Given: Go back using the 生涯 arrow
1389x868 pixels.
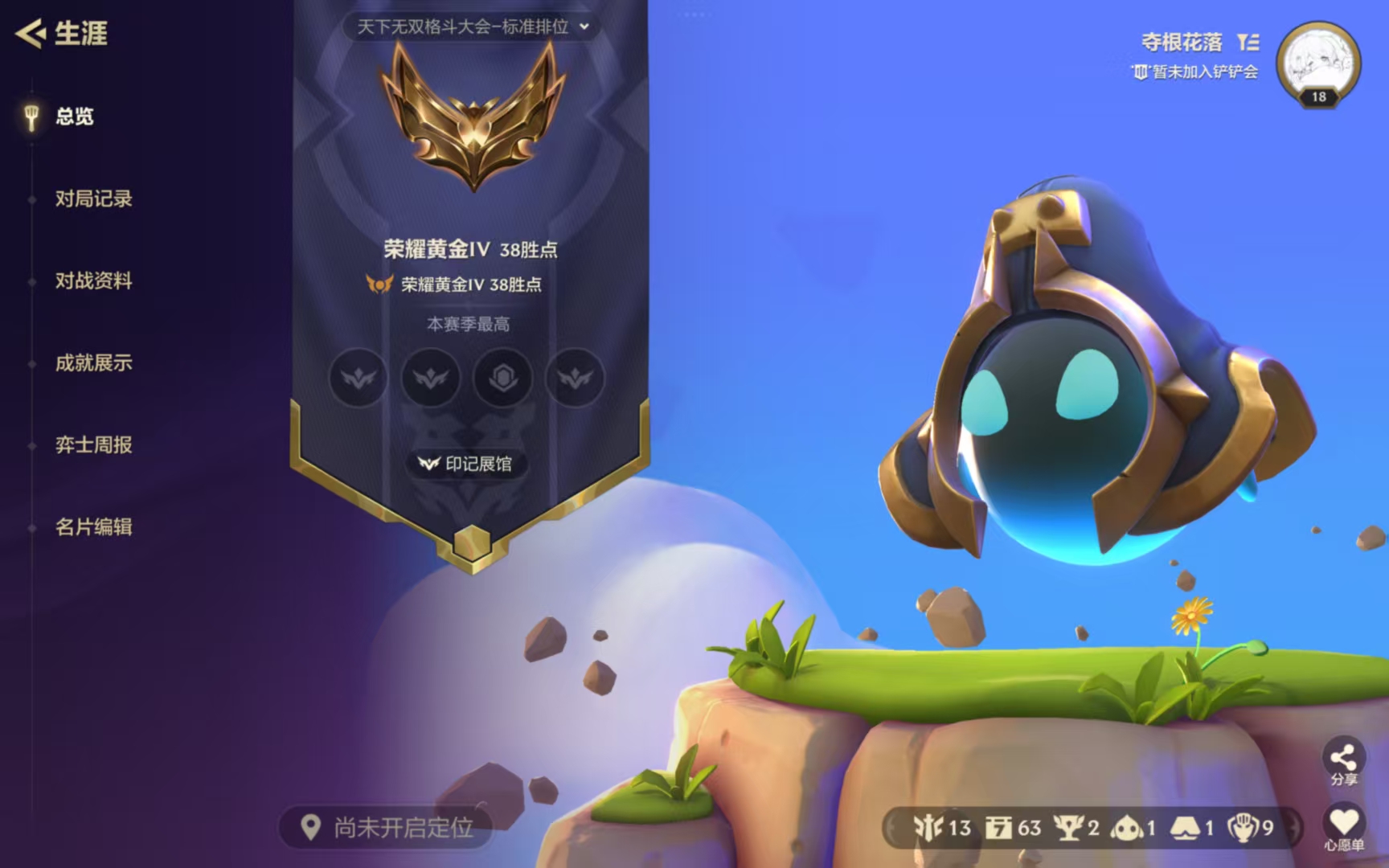Looking at the screenshot, I should coord(32,34).
